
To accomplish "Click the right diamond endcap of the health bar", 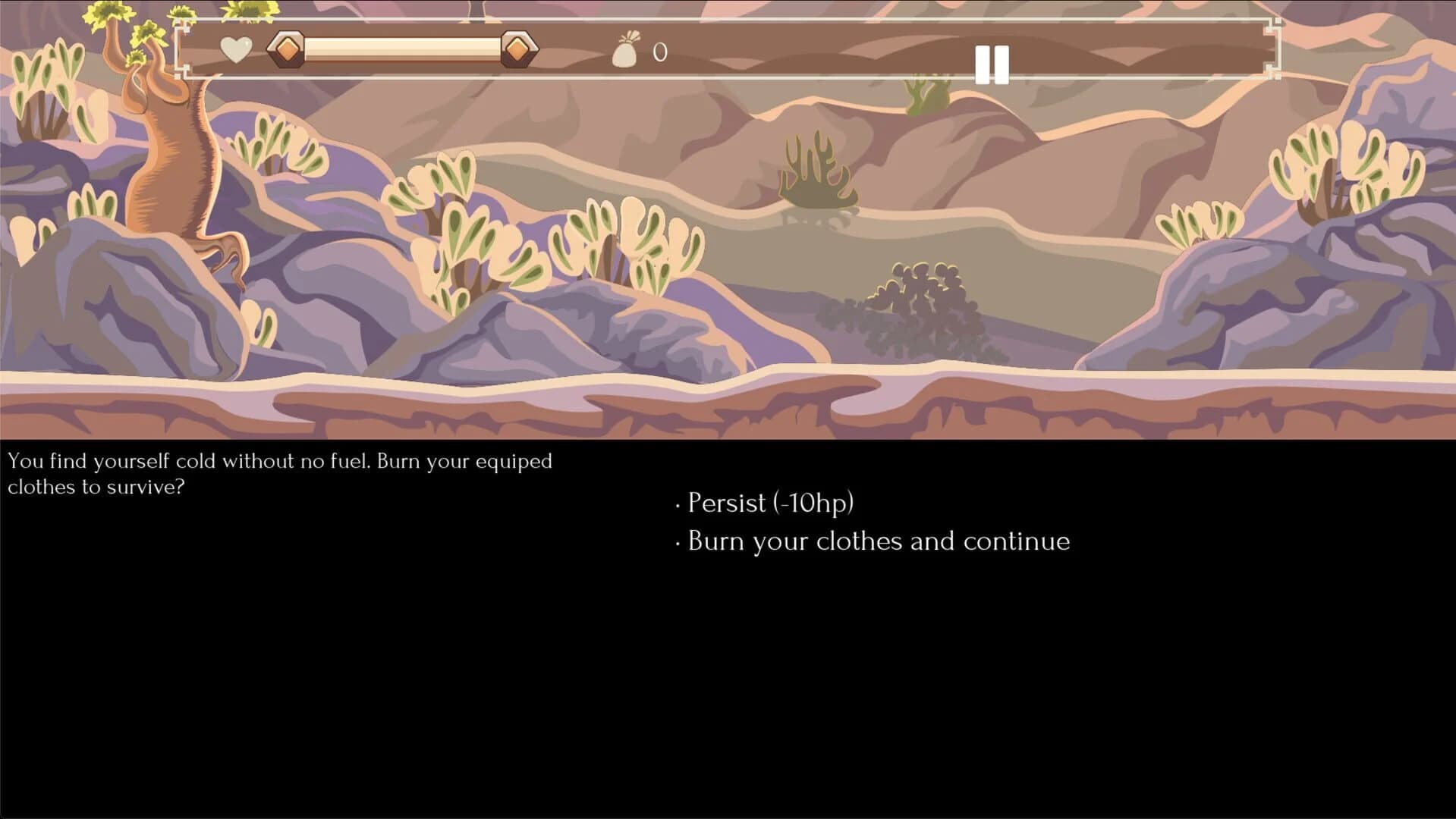I will click(x=519, y=49).
